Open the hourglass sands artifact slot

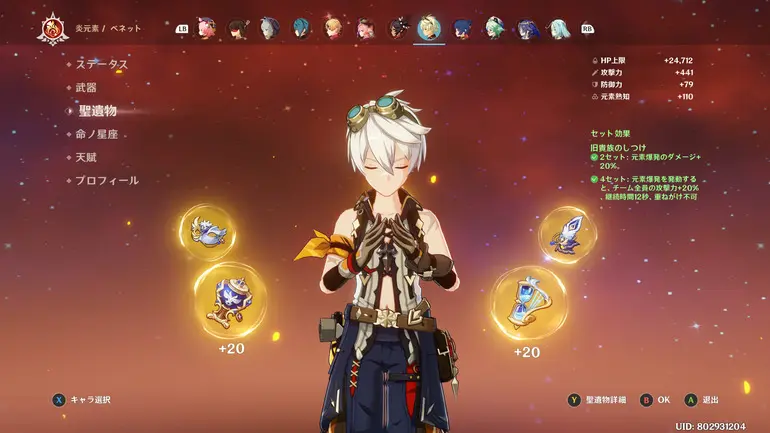click(528, 302)
